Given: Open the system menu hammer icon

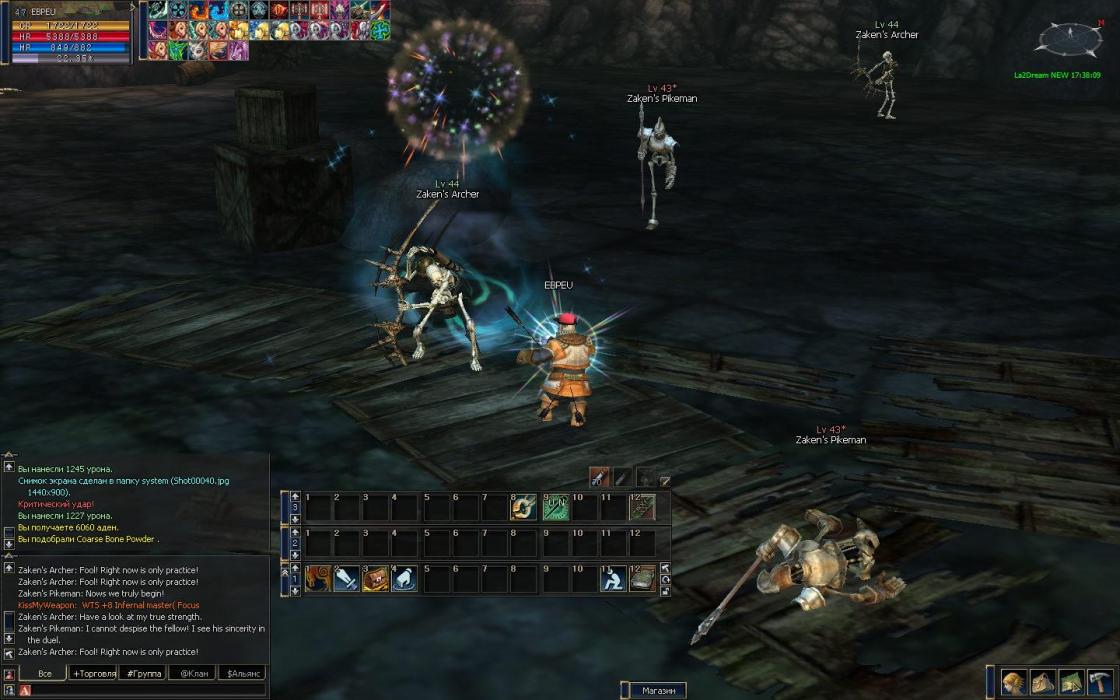Looking at the screenshot, I should pos(1101,681).
